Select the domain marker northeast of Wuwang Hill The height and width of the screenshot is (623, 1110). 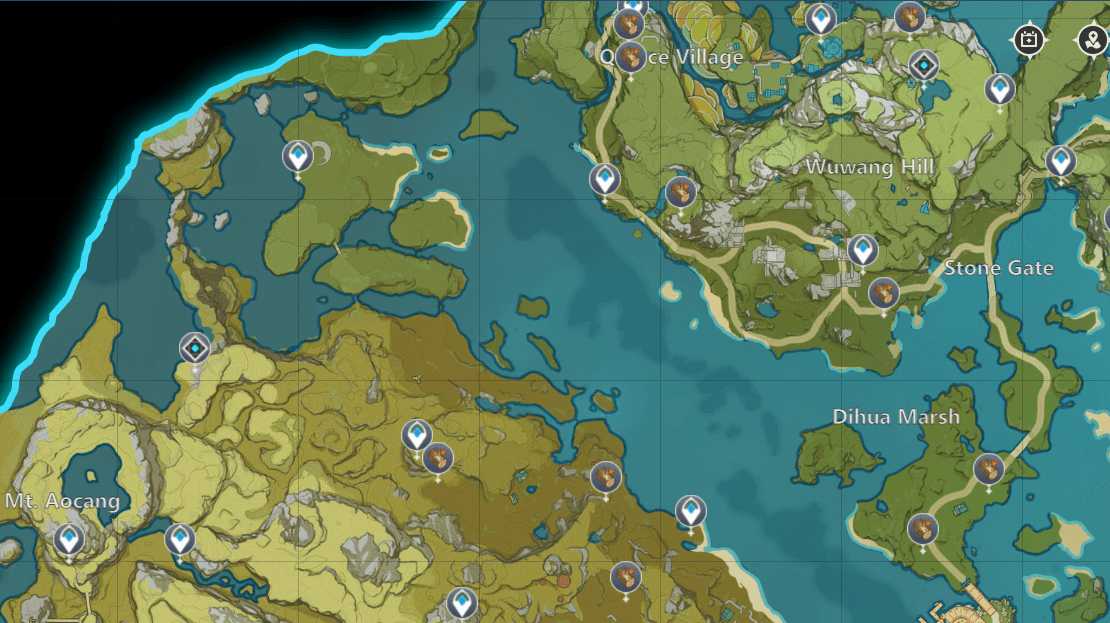[924, 66]
